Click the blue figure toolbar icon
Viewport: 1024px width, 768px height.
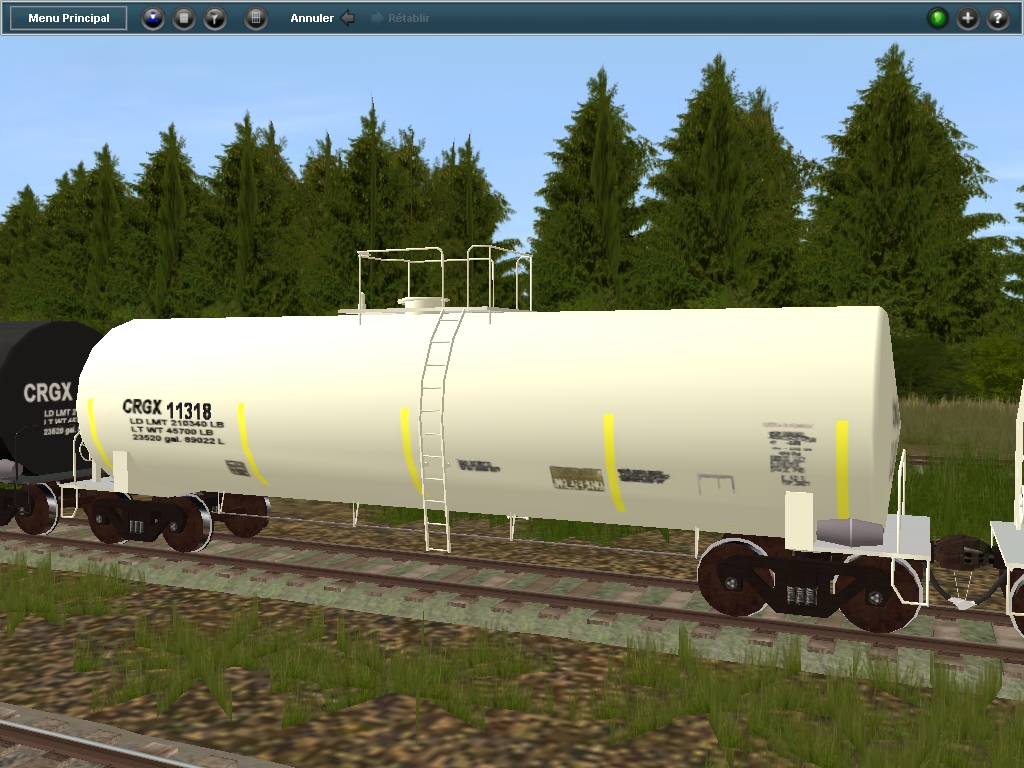153,18
